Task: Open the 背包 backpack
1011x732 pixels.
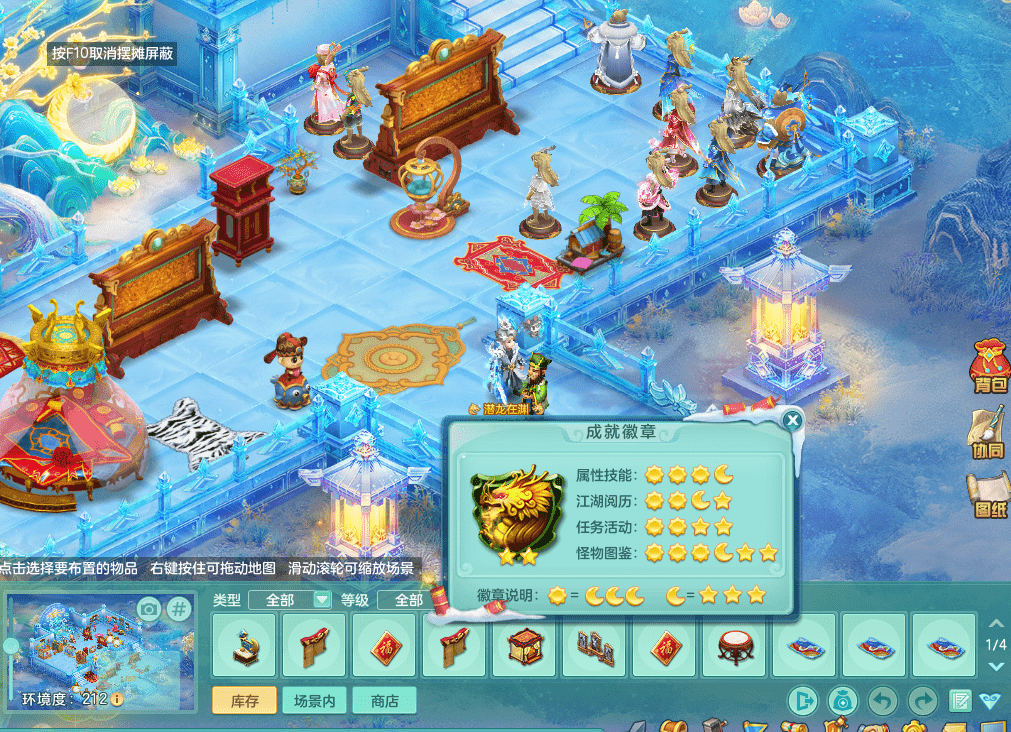Action: coord(988,364)
